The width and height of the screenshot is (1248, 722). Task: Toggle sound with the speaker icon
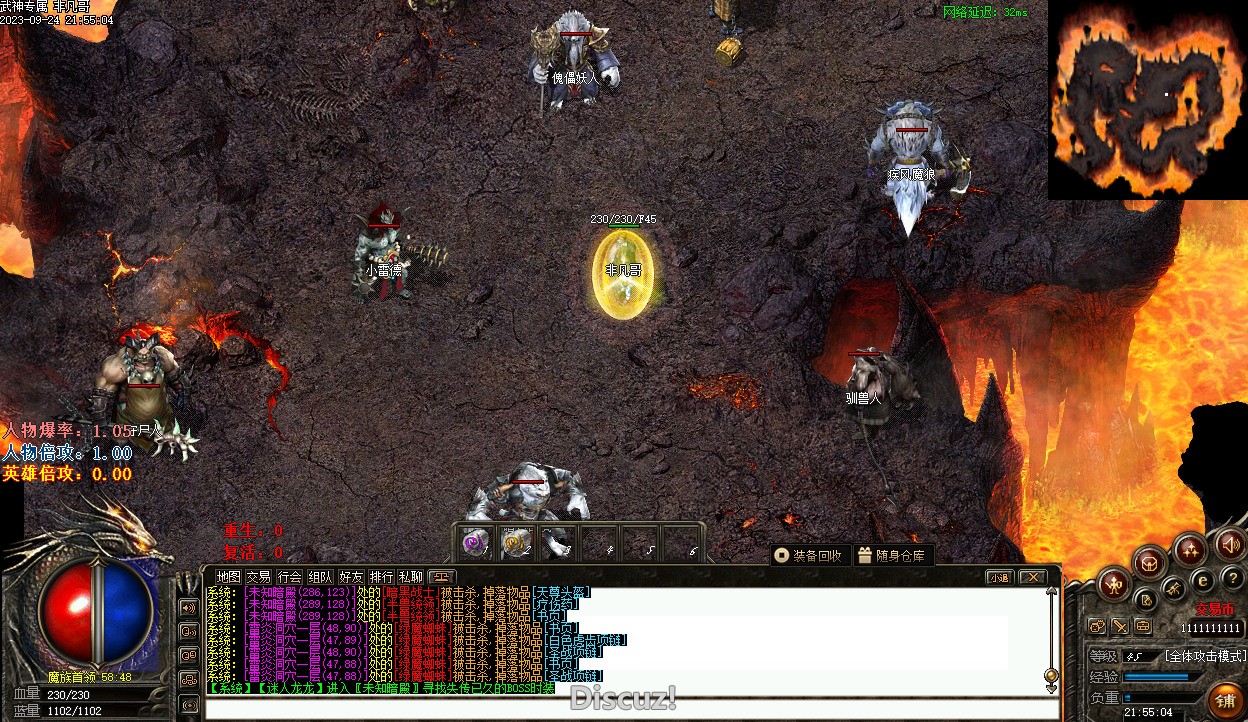(x=1229, y=544)
